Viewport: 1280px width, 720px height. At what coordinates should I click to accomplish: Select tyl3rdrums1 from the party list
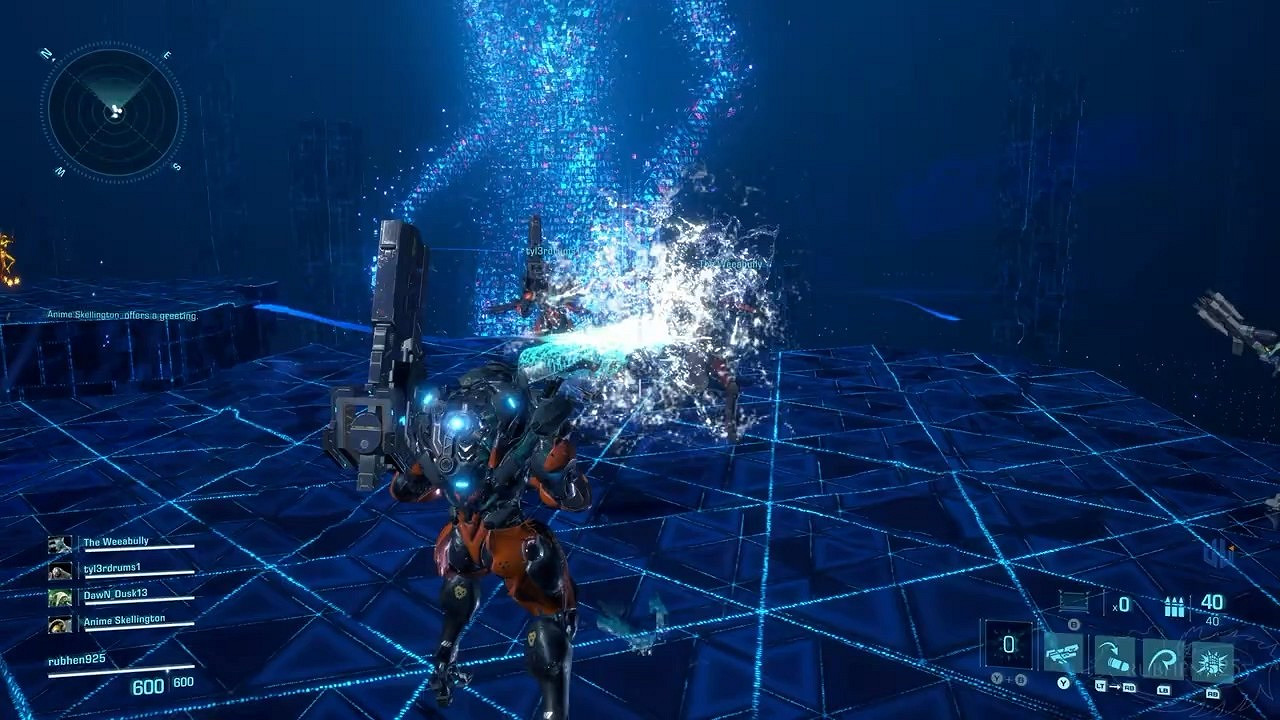[112, 570]
